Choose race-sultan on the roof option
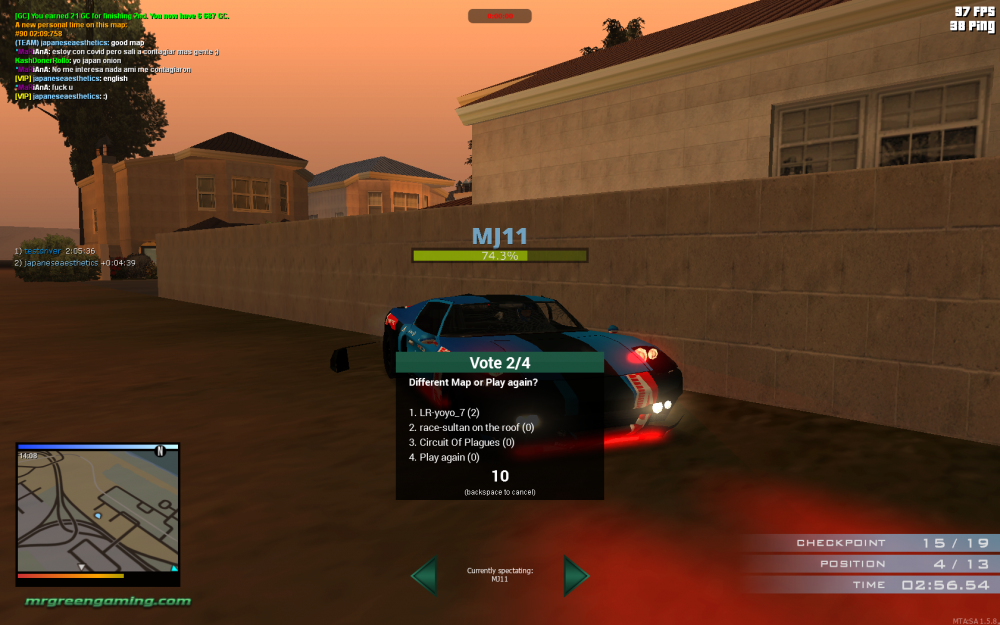The height and width of the screenshot is (625, 1000). (470, 427)
